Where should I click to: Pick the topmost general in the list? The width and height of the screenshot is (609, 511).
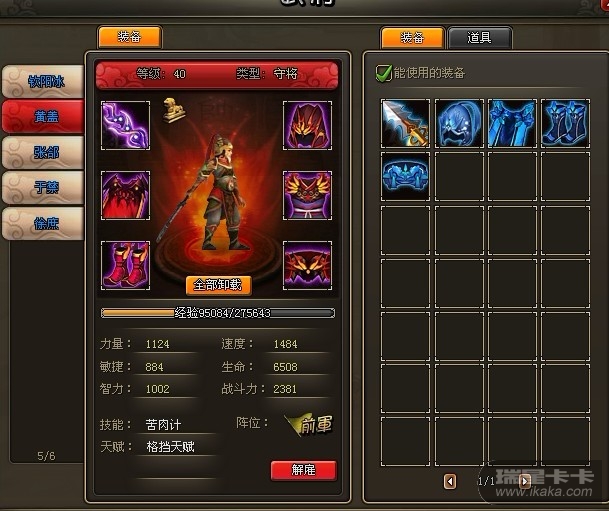[x=42, y=82]
